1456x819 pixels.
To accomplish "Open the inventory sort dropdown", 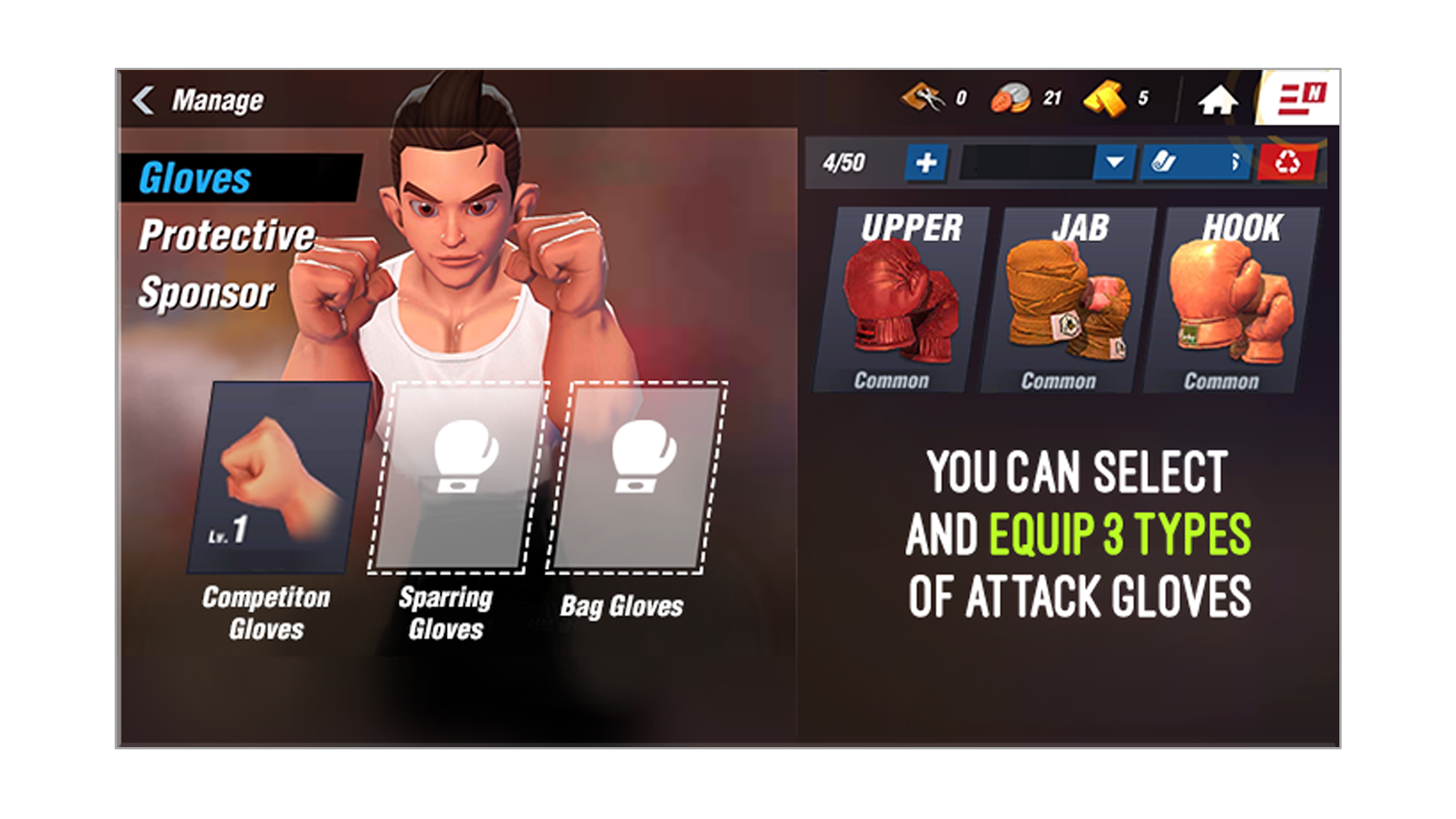I will pyautogui.click(x=1113, y=163).
